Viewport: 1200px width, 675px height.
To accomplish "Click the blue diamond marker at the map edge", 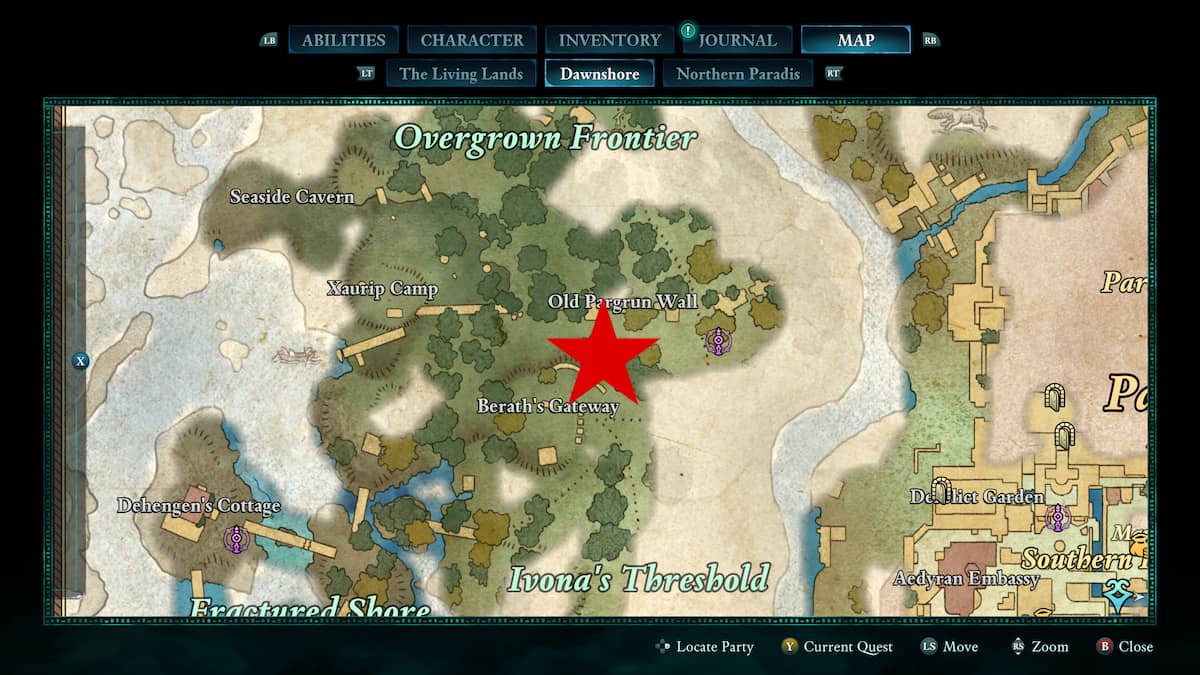I will (x=1119, y=597).
